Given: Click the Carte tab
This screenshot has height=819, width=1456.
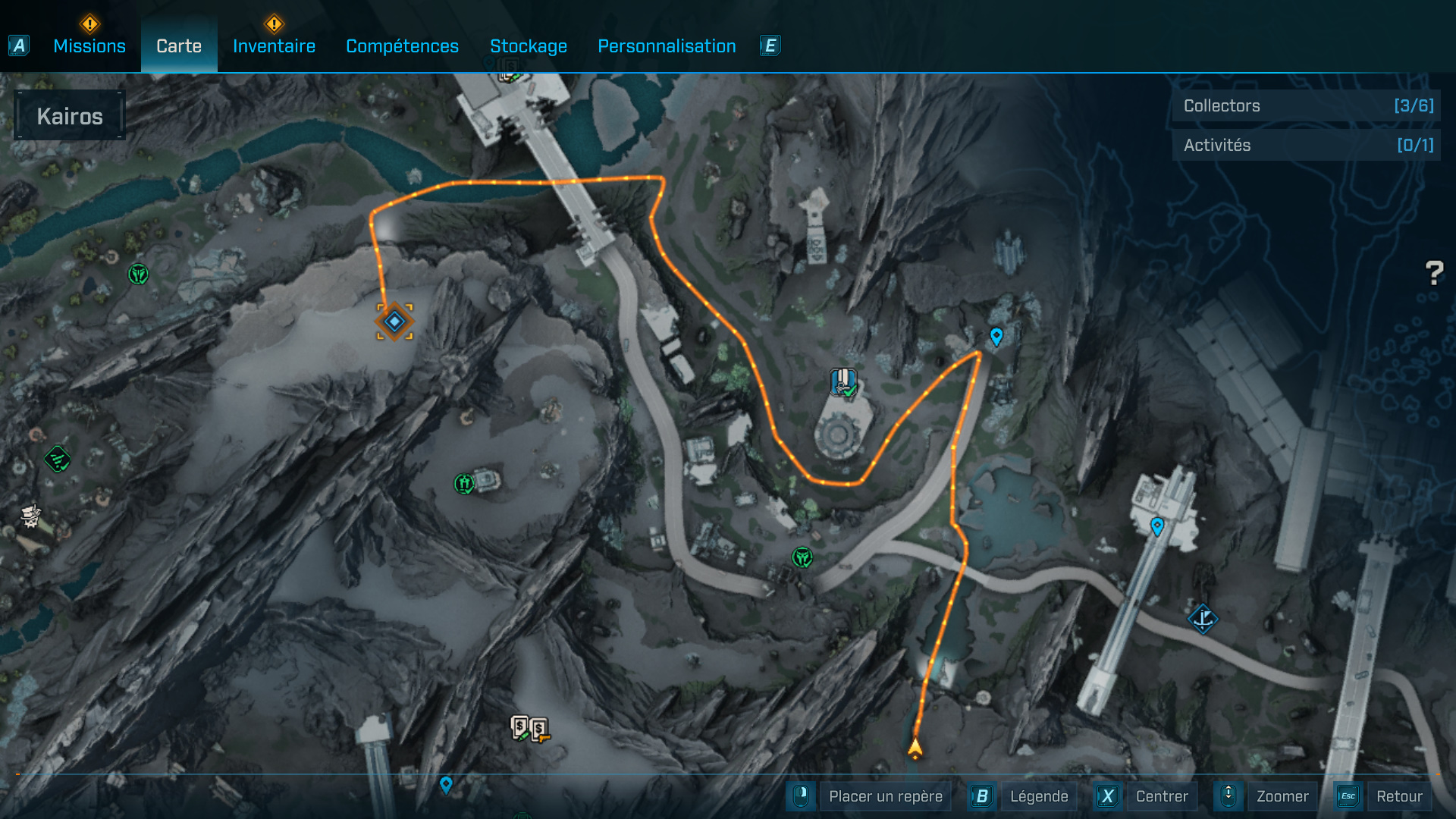Looking at the screenshot, I should [x=179, y=46].
